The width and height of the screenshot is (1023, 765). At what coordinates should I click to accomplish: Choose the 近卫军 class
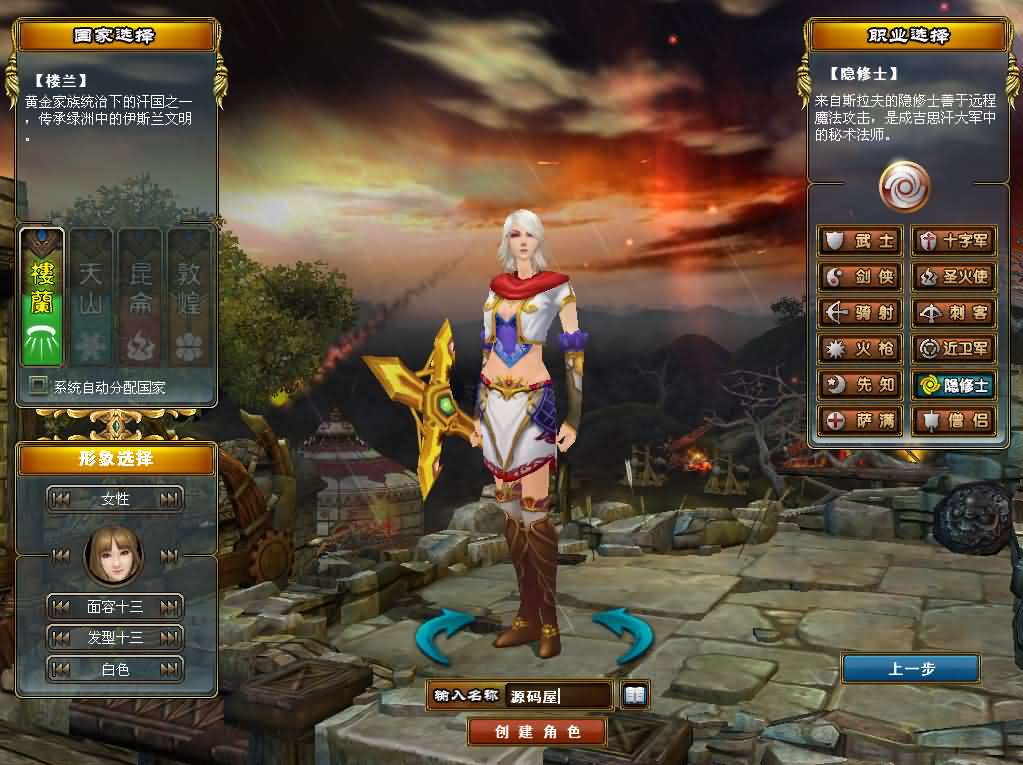[x=953, y=349]
